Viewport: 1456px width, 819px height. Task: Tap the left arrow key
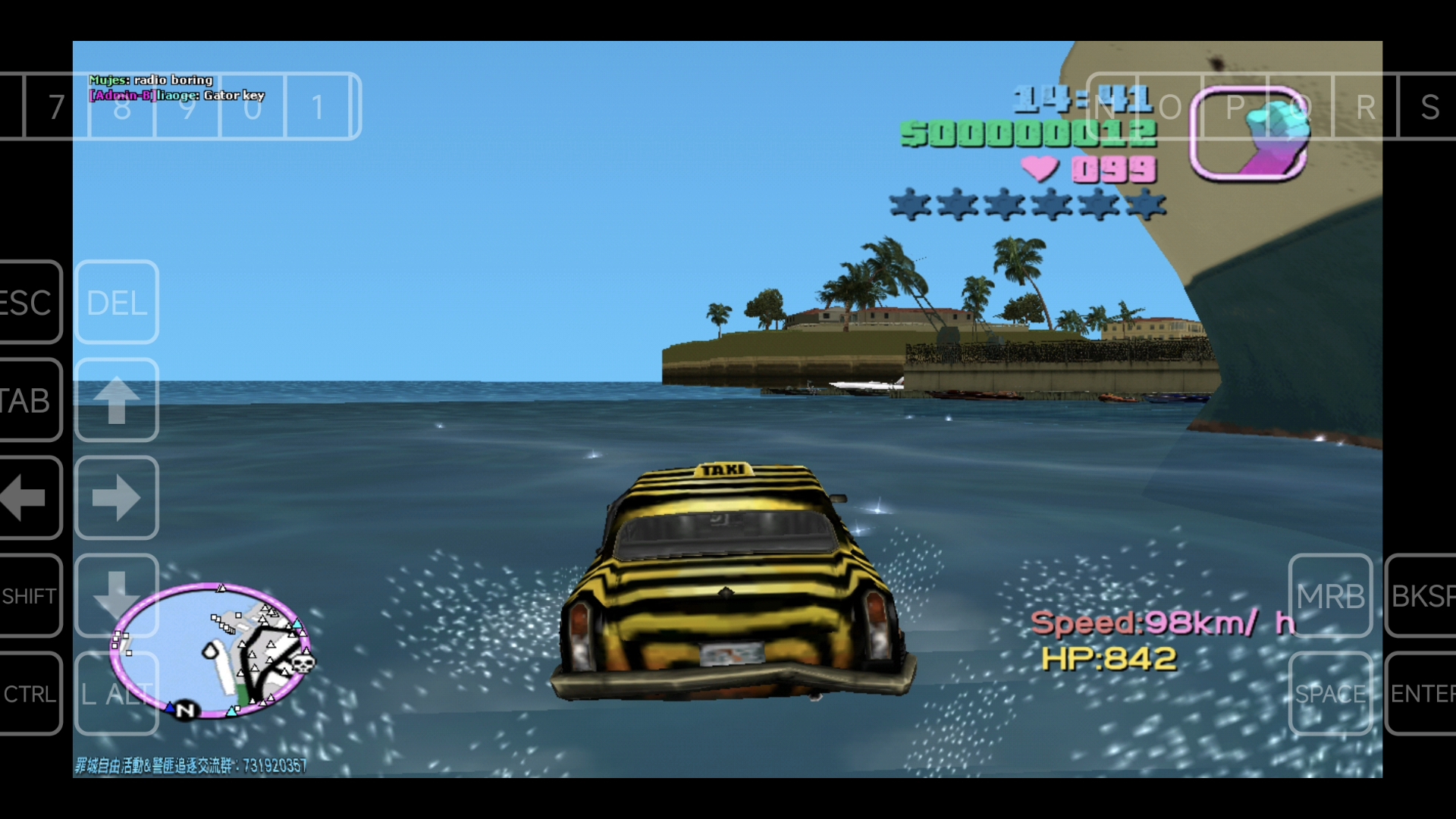pos(29,498)
